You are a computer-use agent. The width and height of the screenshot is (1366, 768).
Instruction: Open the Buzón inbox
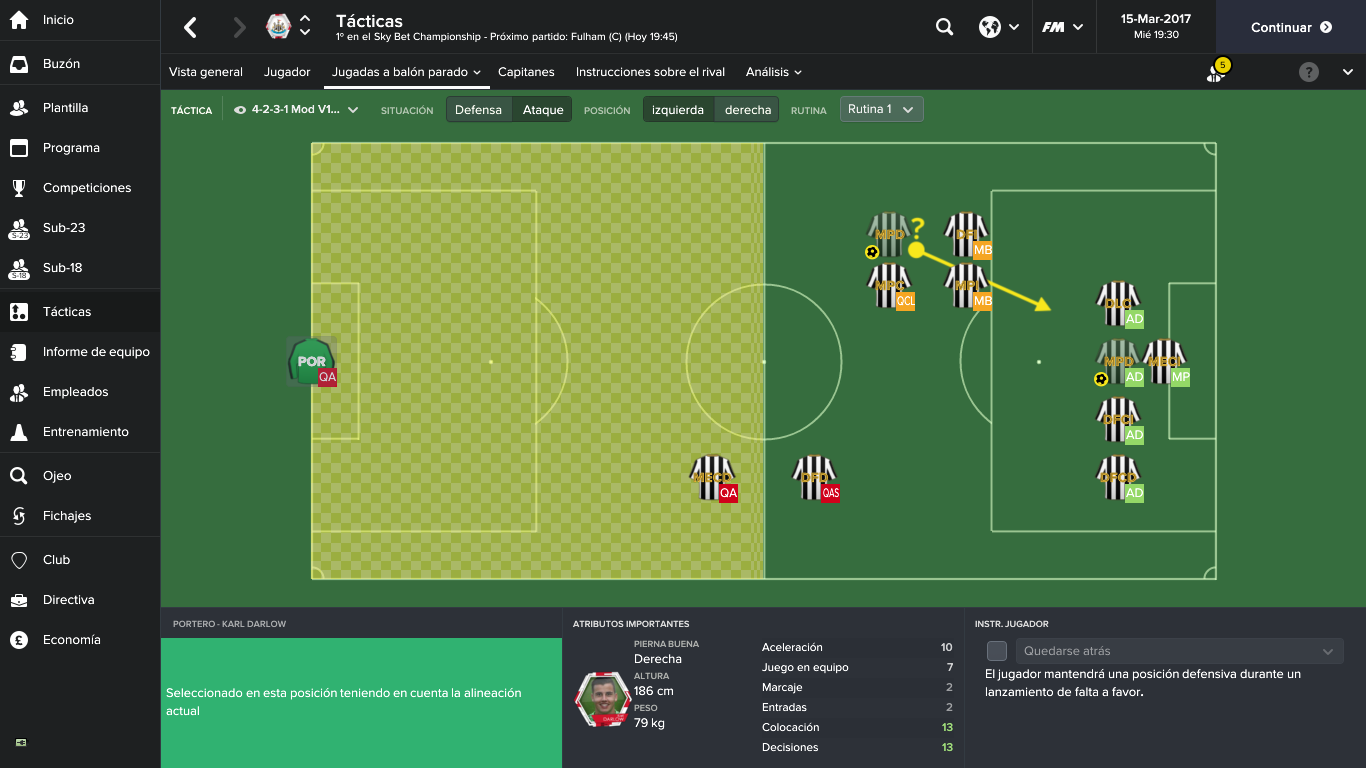pyautogui.click(x=61, y=64)
